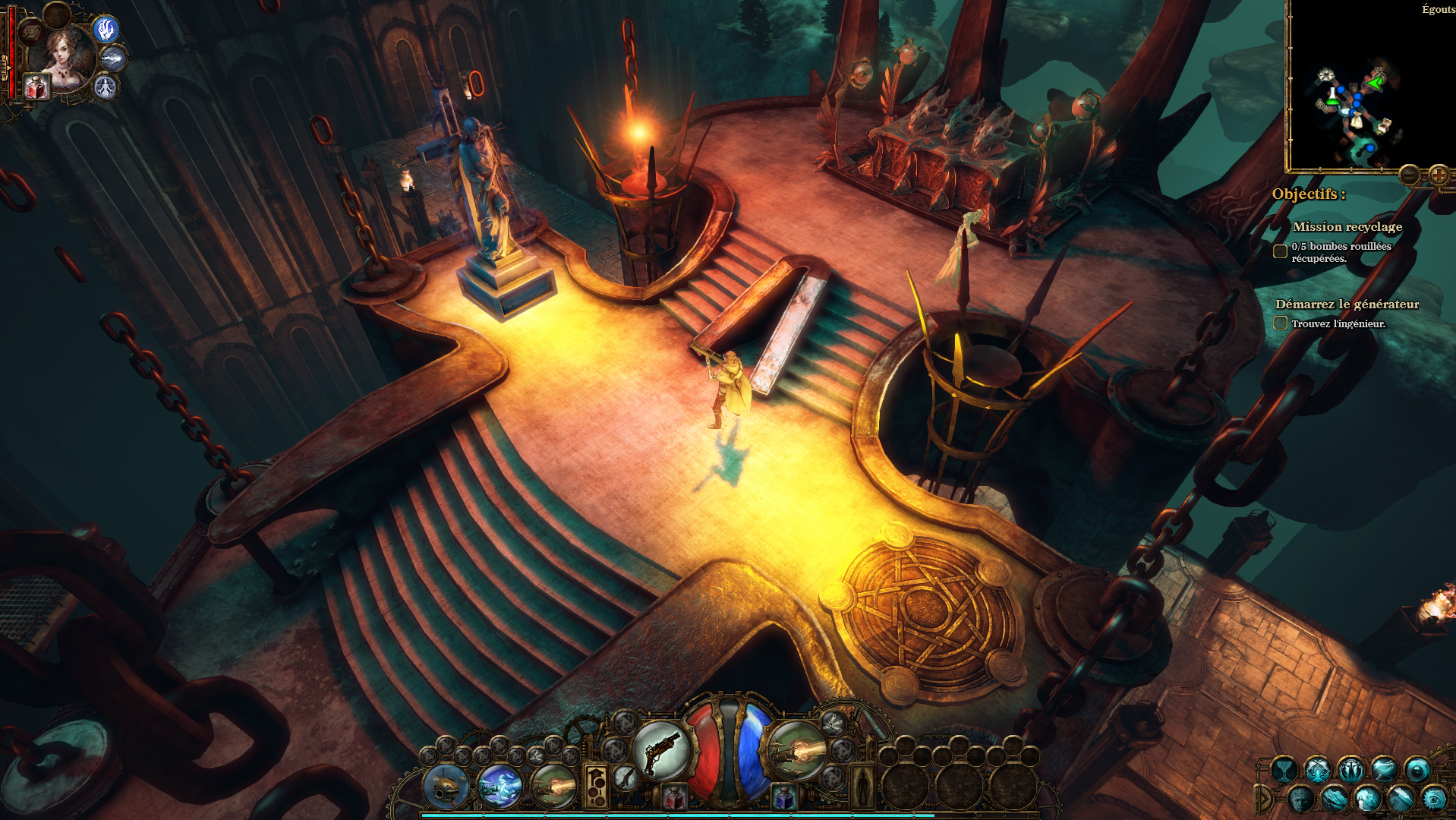Viewport: 1456px width, 820px height.
Task: Click the level-up arrow skill points button
Action: (x=596, y=786)
